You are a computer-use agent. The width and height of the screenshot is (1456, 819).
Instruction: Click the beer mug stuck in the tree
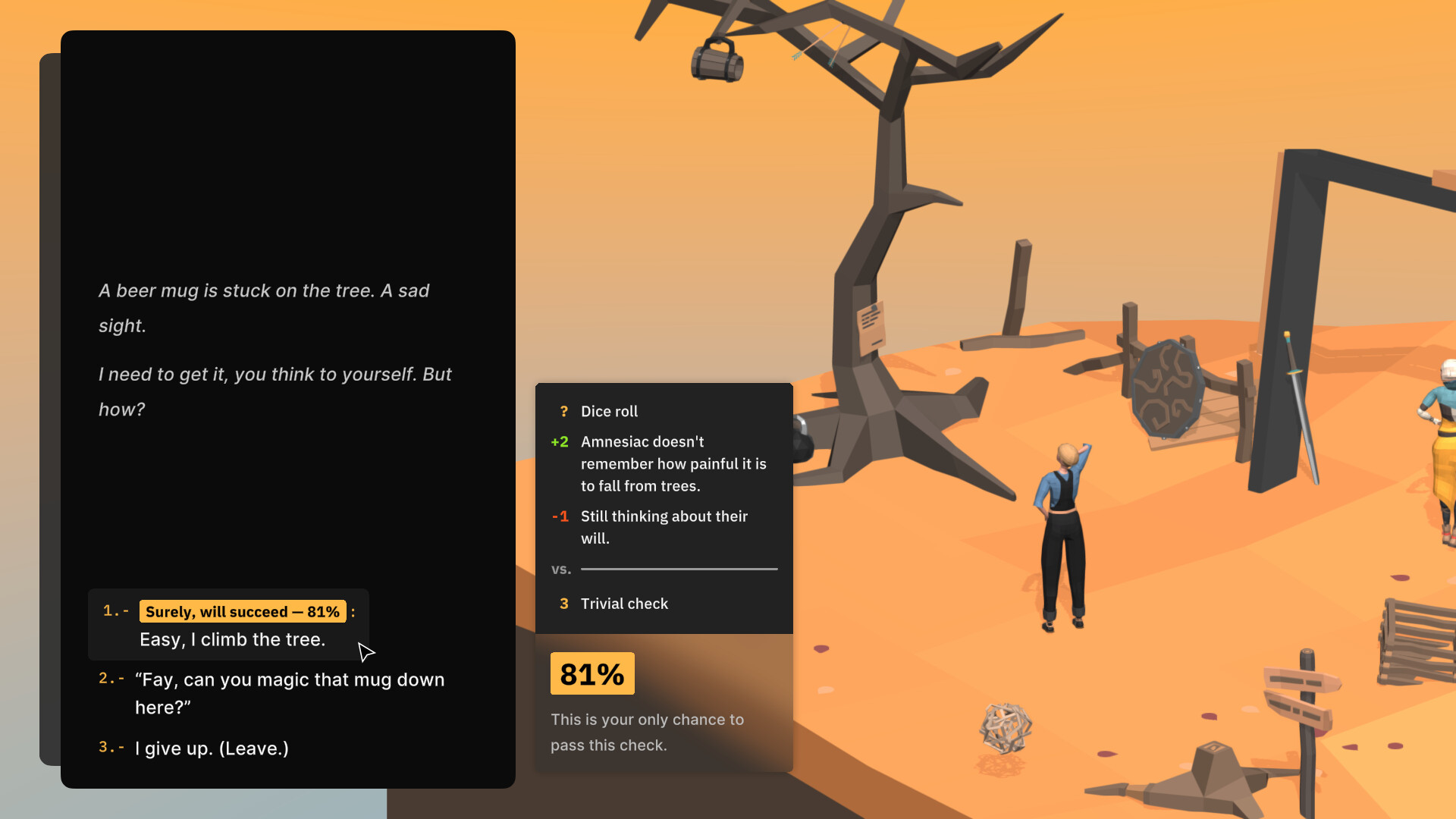(x=717, y=58)
